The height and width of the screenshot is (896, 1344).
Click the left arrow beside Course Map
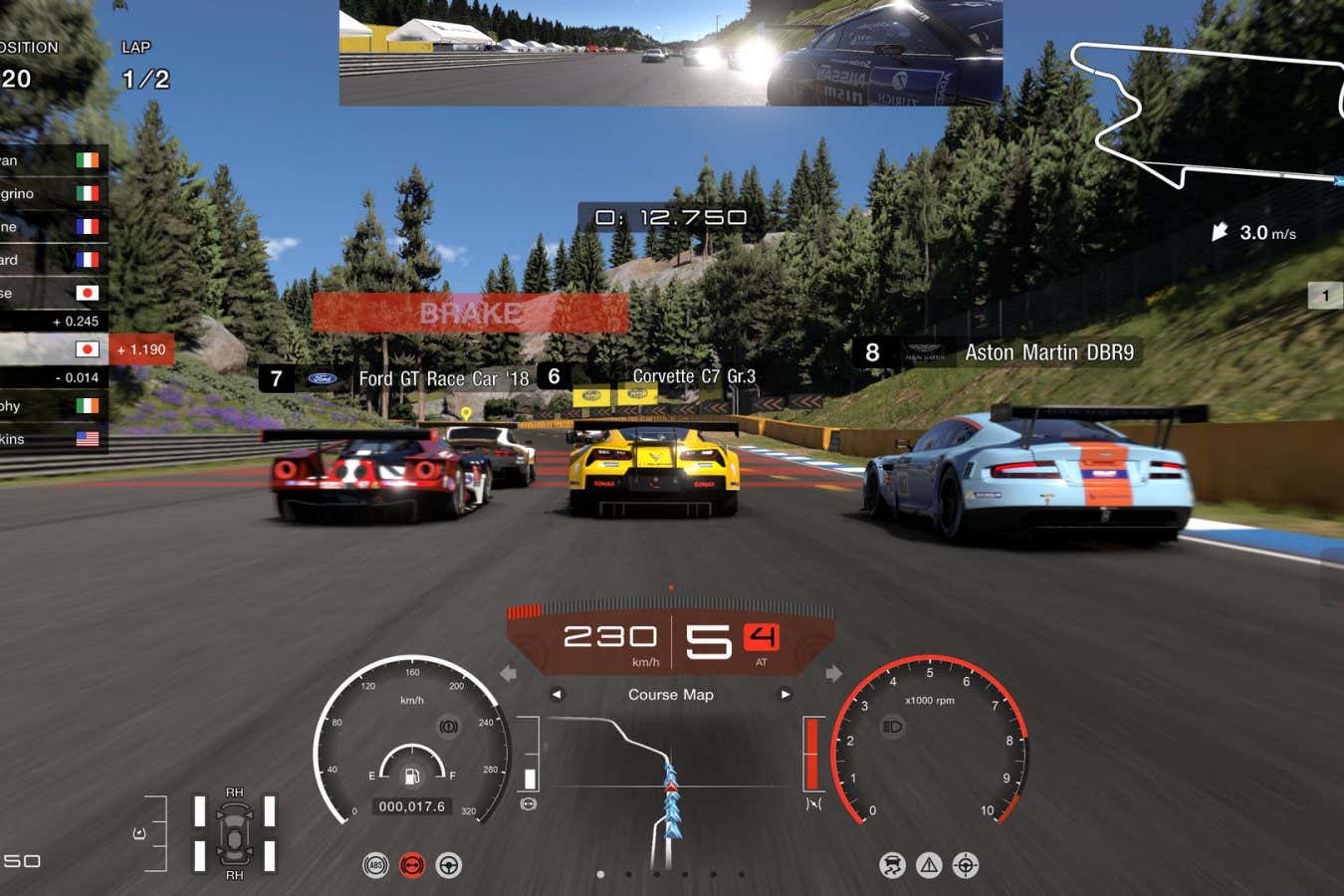click(557, 694)
